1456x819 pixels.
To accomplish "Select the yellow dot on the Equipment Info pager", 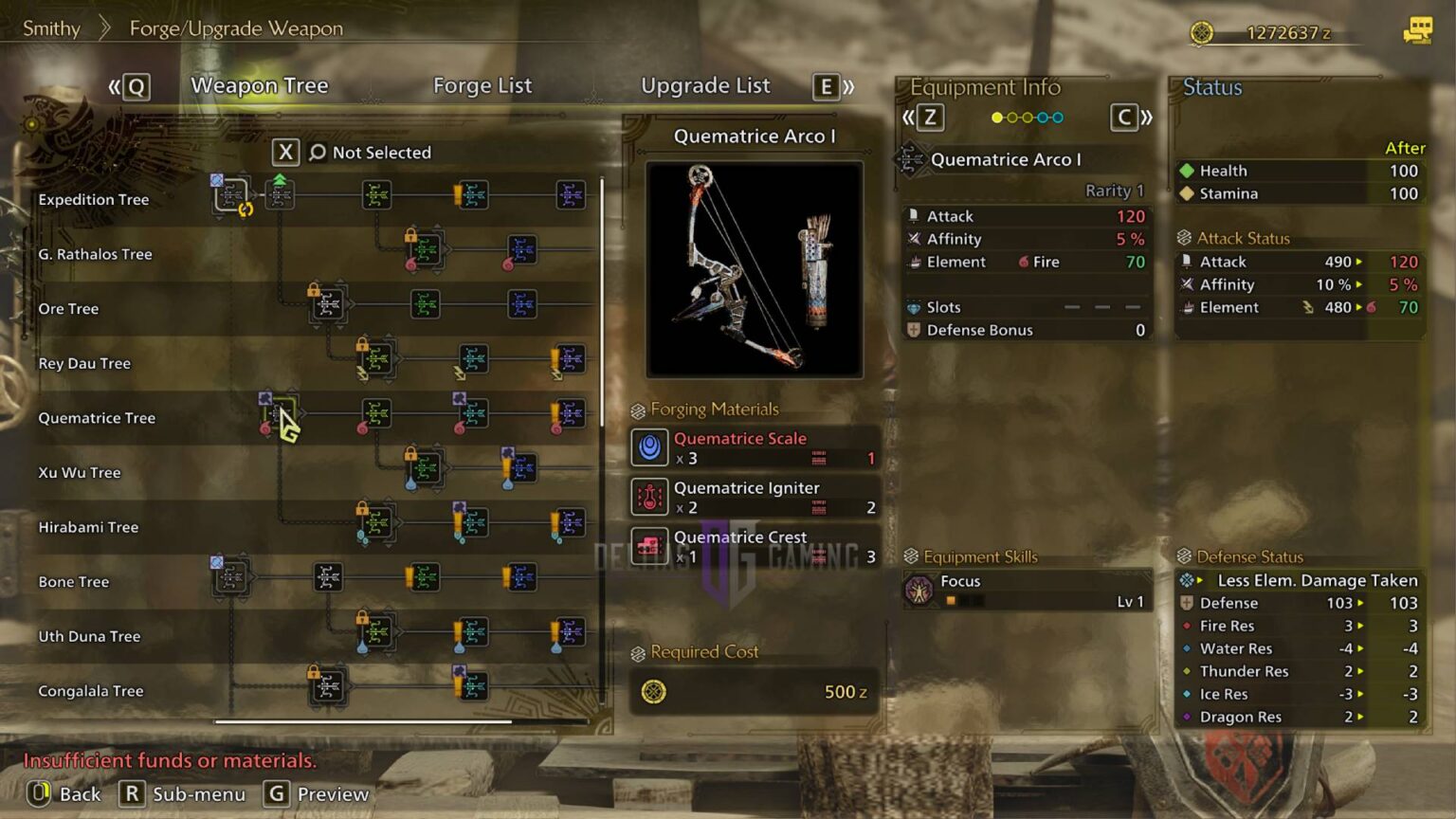I will pos(997,117).
